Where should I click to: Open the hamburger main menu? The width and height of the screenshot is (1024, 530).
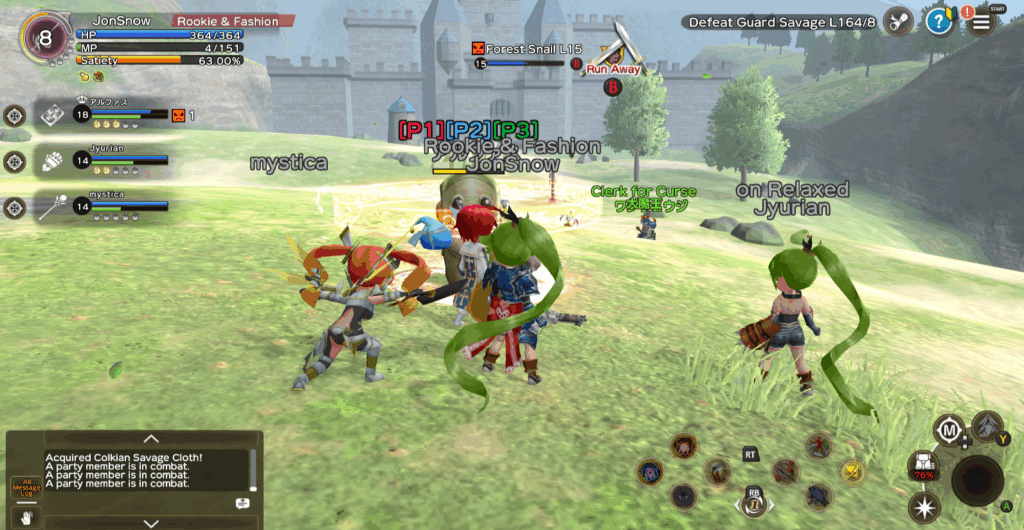coord(982,21)
